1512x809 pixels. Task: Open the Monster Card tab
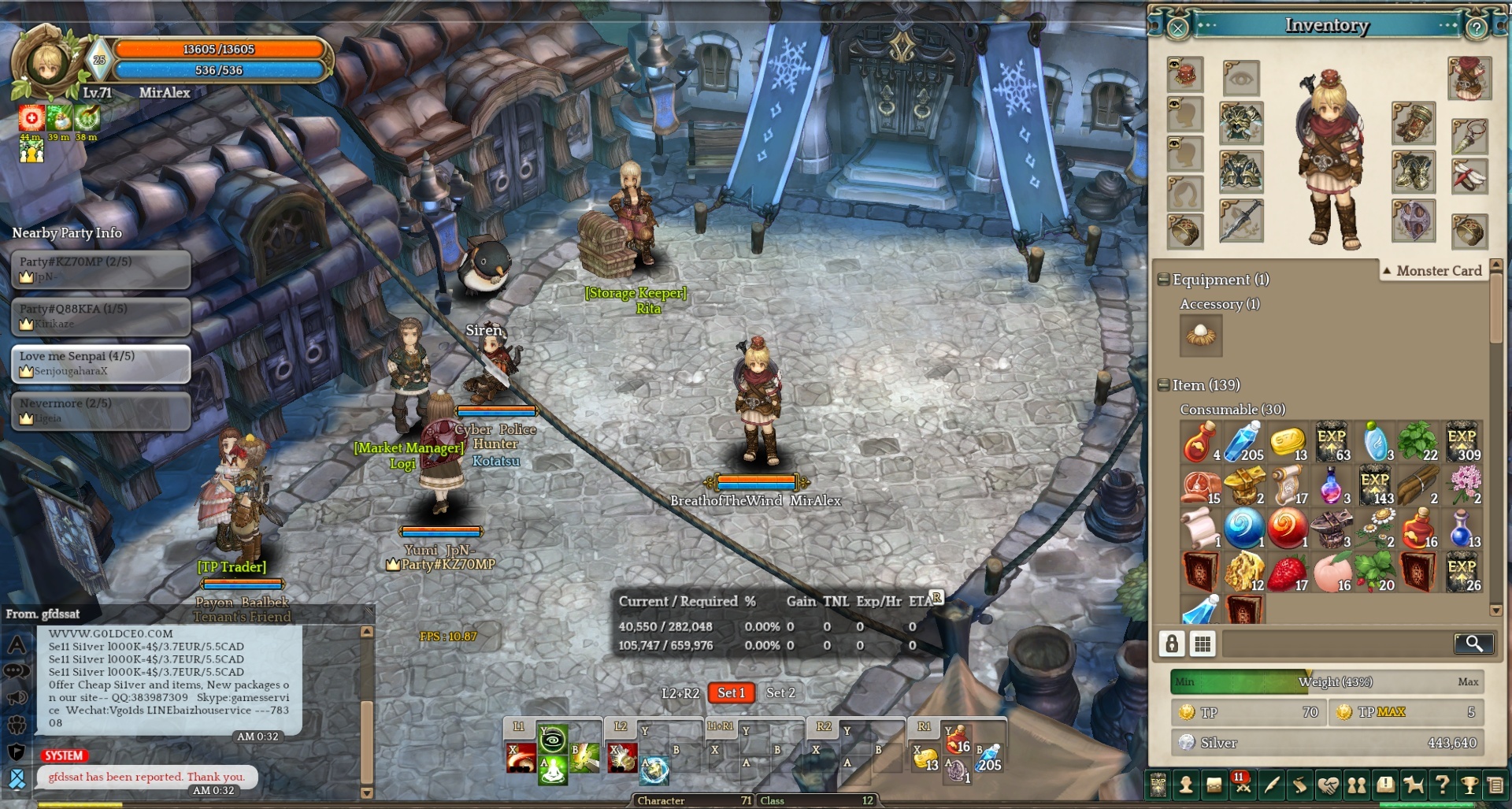pos(1432,271)
